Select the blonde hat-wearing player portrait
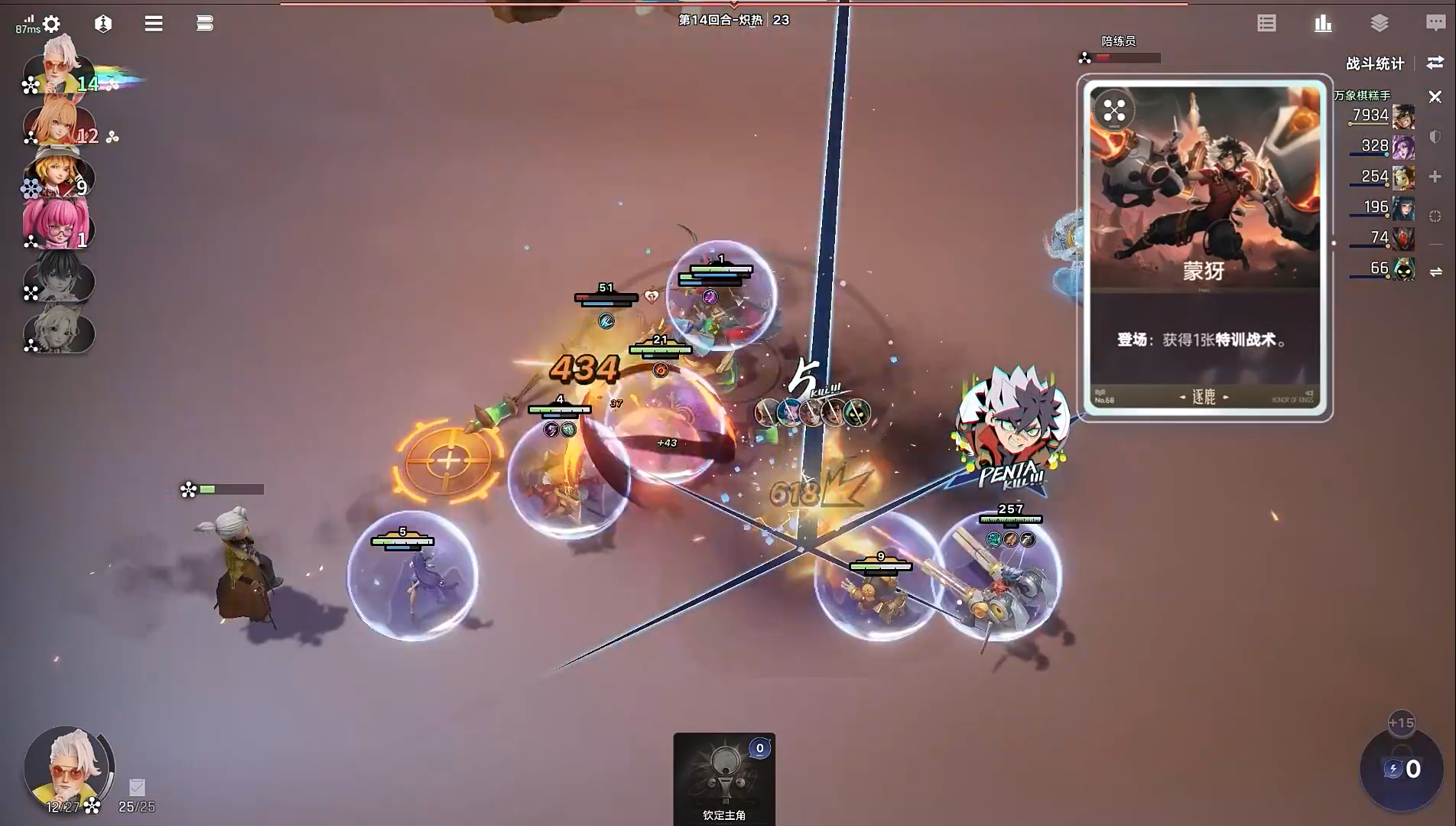The width and height of the screenshot is (1456, 826). point(58,175)
